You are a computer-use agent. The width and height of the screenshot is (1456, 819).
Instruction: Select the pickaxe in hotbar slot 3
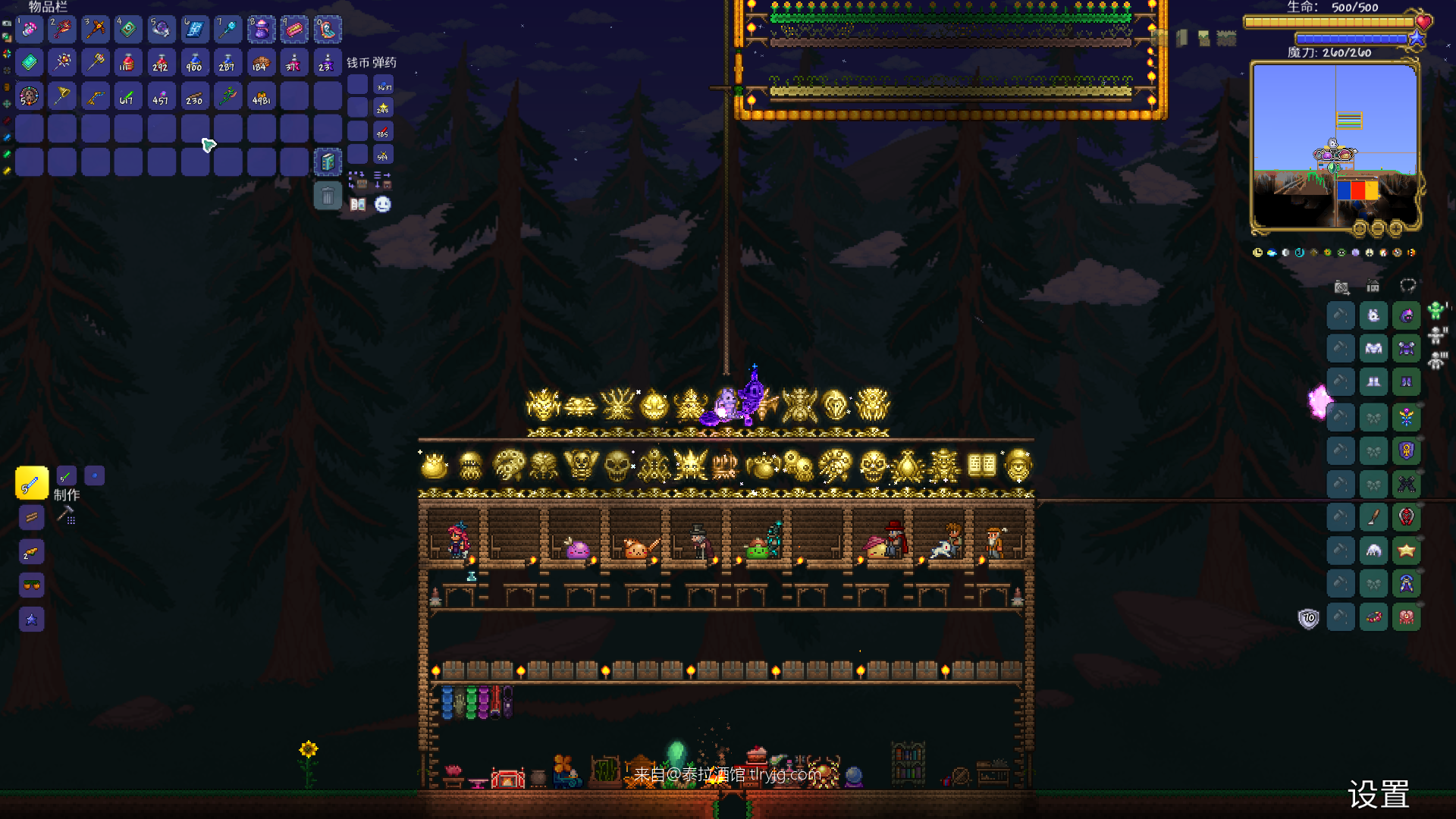coord(96,30)
